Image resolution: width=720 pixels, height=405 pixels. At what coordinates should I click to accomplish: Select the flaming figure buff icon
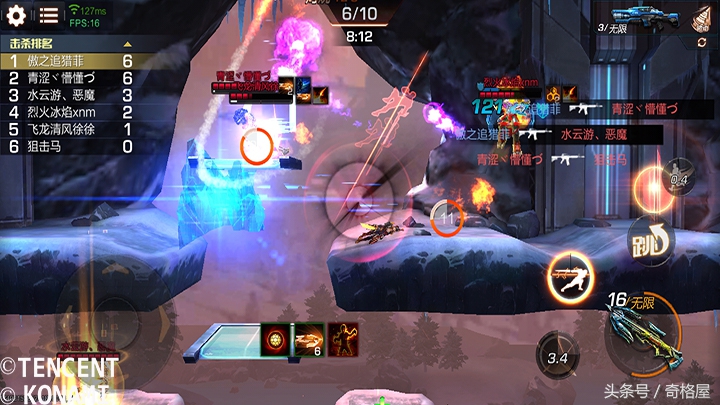coord(344,341)
